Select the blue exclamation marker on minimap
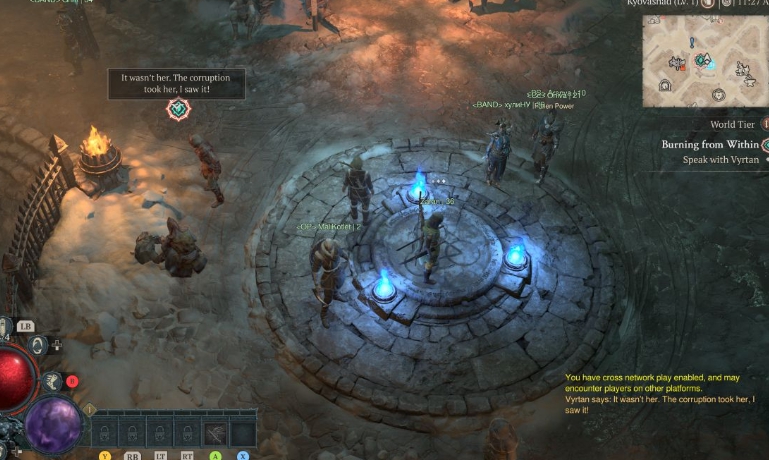The height and width of the screenshot is (460, 769). coord(691,43)
